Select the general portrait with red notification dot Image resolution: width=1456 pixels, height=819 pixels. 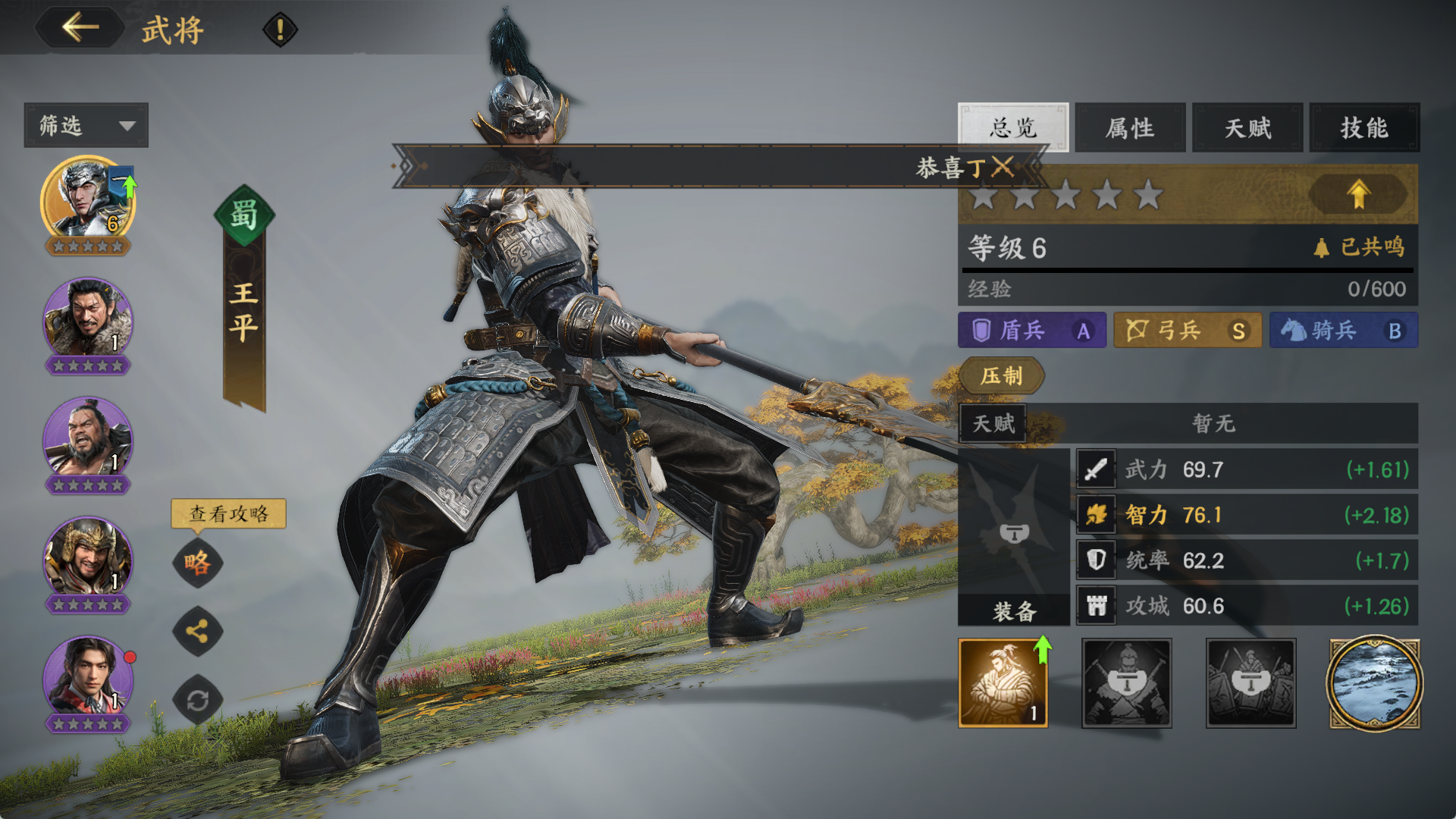[88, 679]
